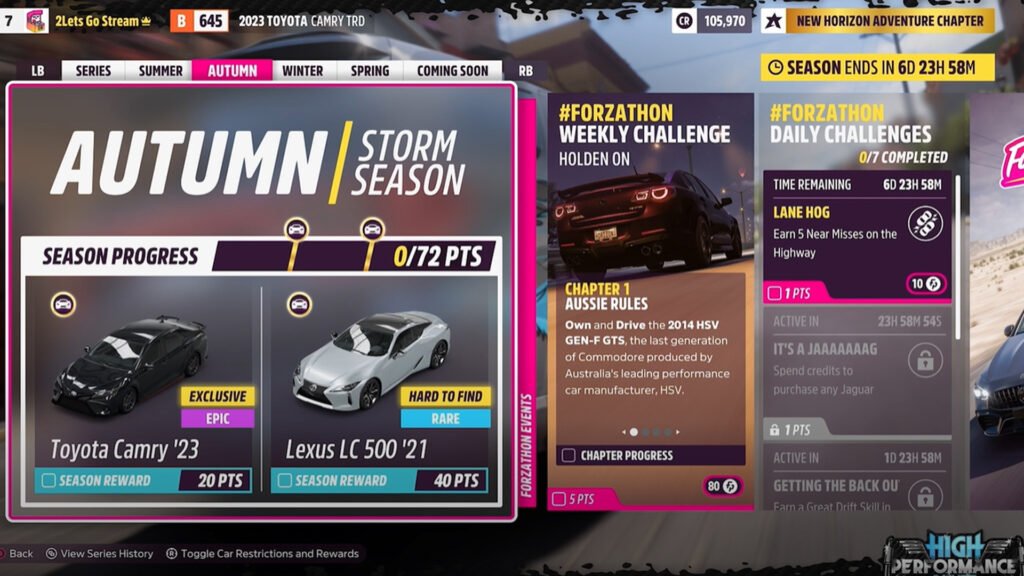Switch to the Series tab
The image size is (1024, 576).
(x=94, y=71)
